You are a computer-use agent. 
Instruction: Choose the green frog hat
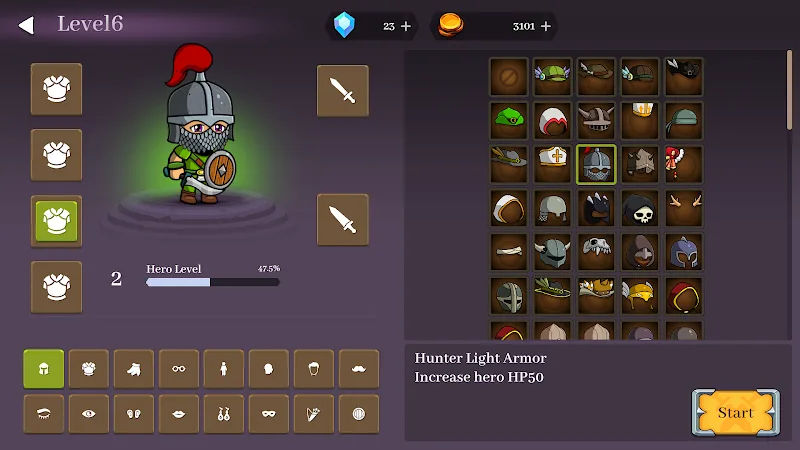[x=508, y=120]
